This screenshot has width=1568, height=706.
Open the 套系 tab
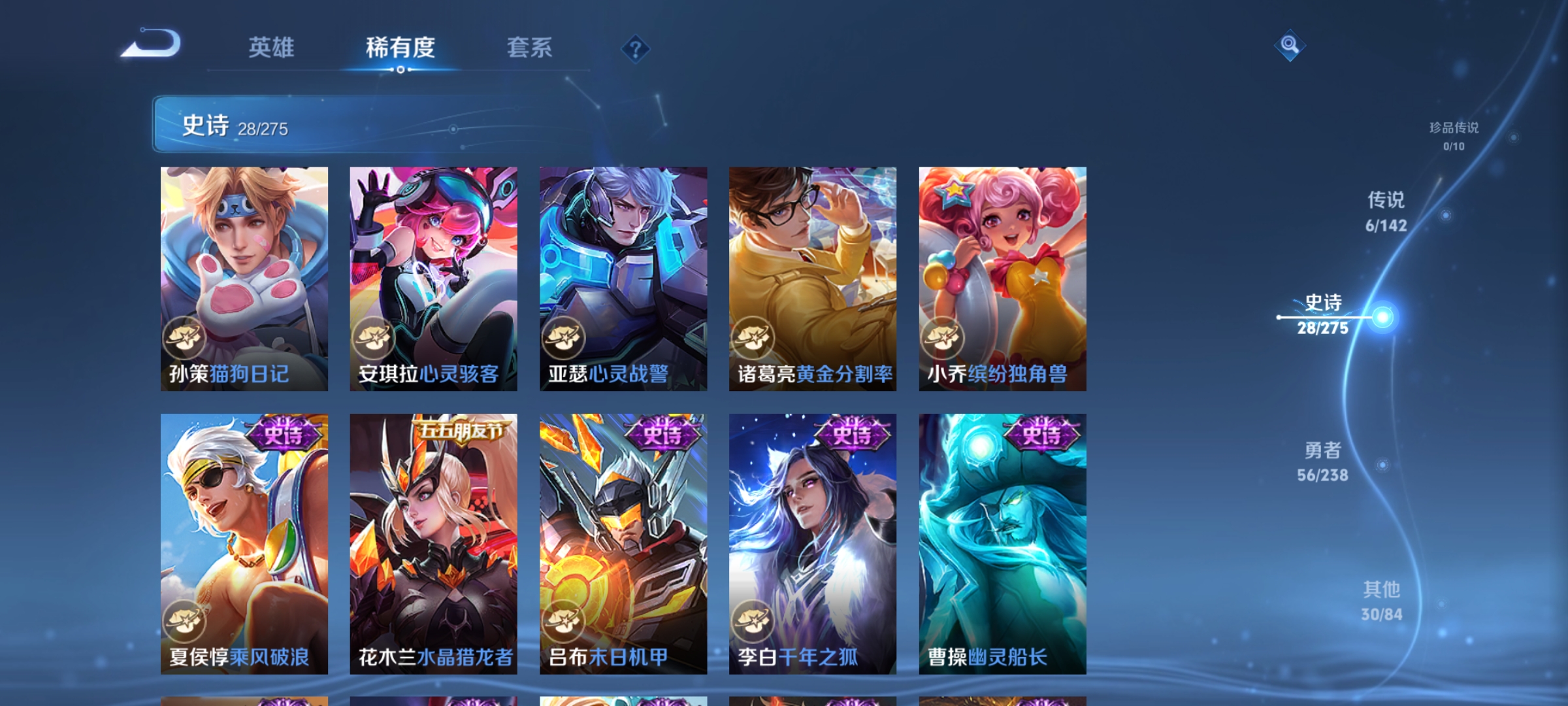click(x=529, y=47)
